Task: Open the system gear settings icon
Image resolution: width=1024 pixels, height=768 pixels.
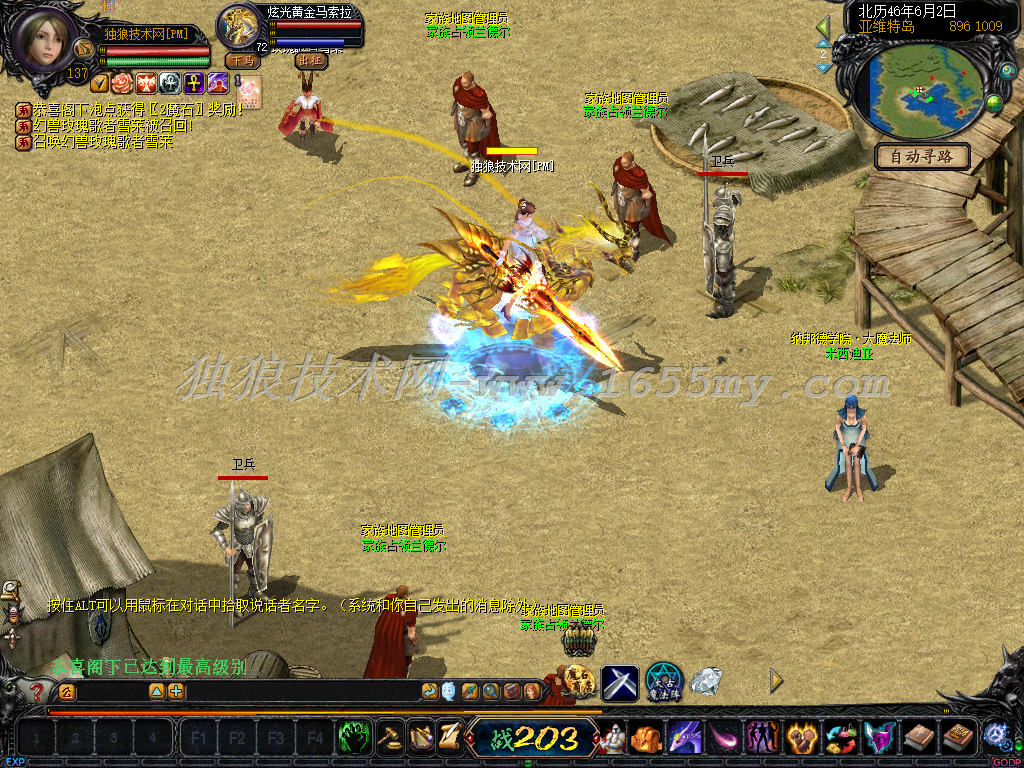Action: coord(995,736)
